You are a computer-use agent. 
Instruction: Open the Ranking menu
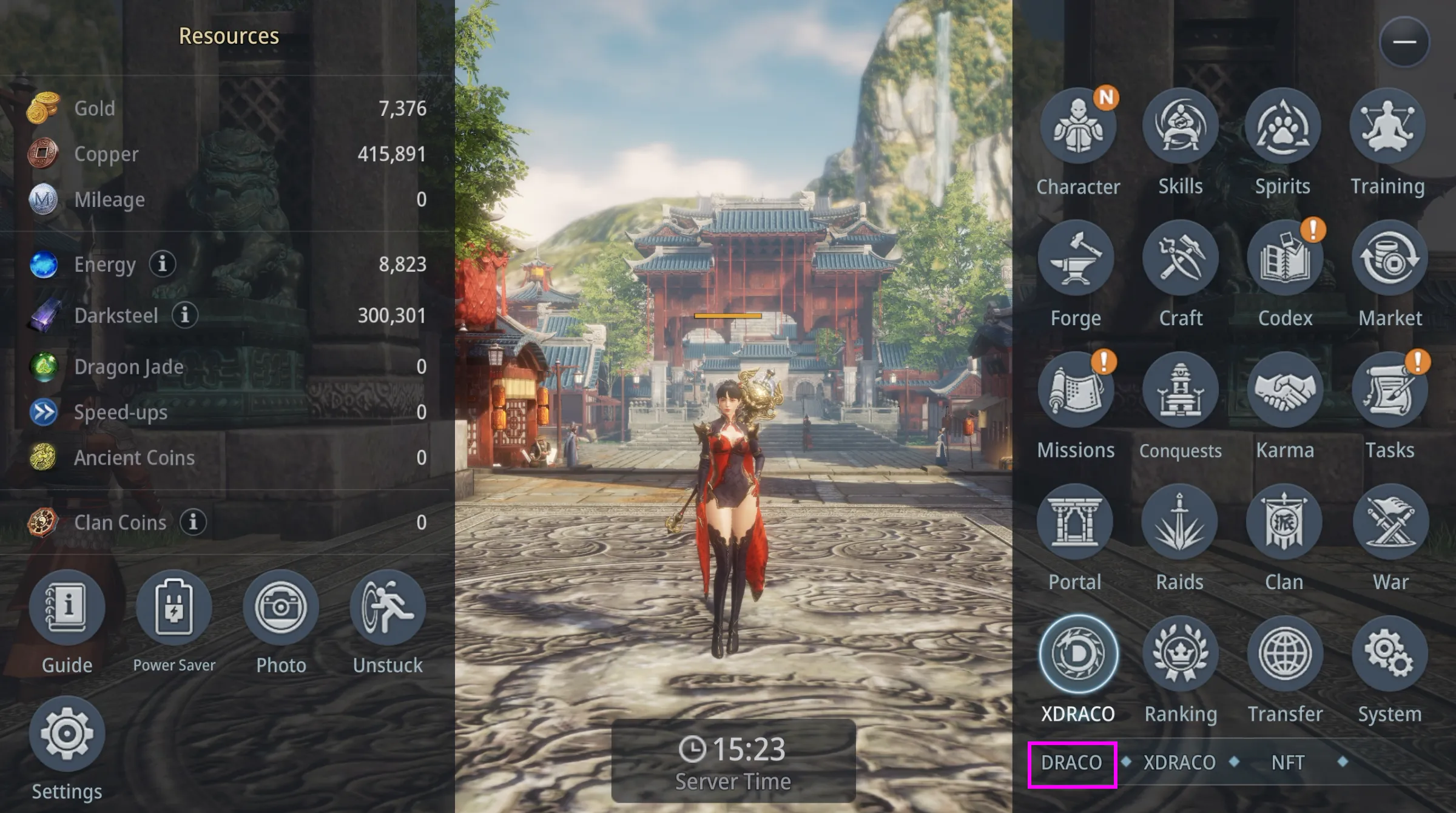1180,654
